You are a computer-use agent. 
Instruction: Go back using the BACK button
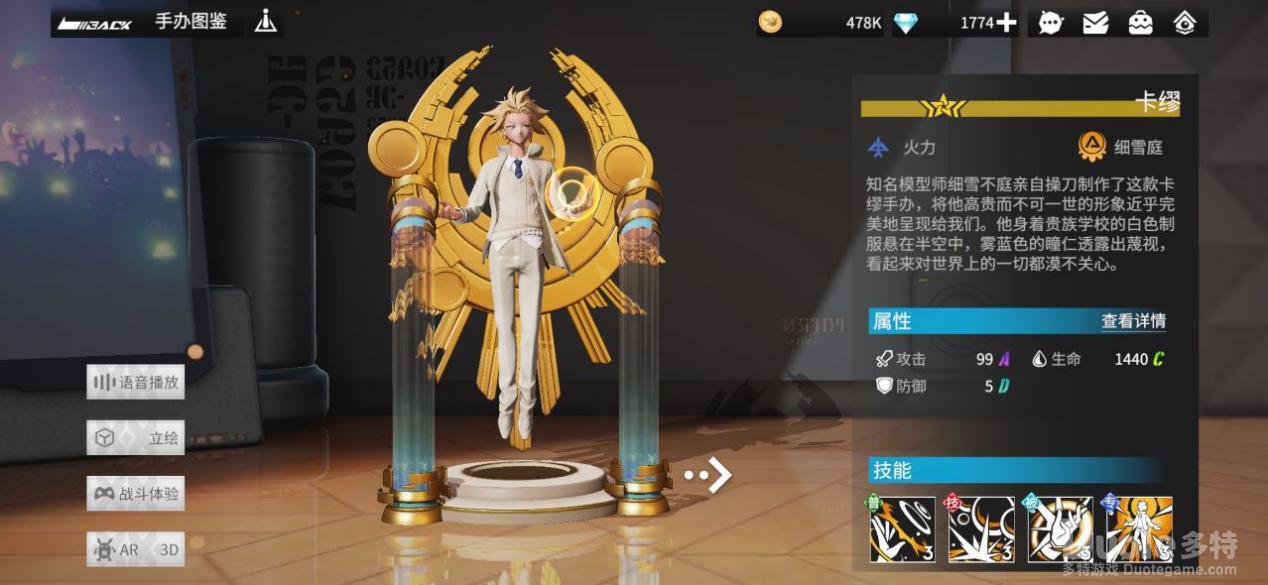point(96,23)
